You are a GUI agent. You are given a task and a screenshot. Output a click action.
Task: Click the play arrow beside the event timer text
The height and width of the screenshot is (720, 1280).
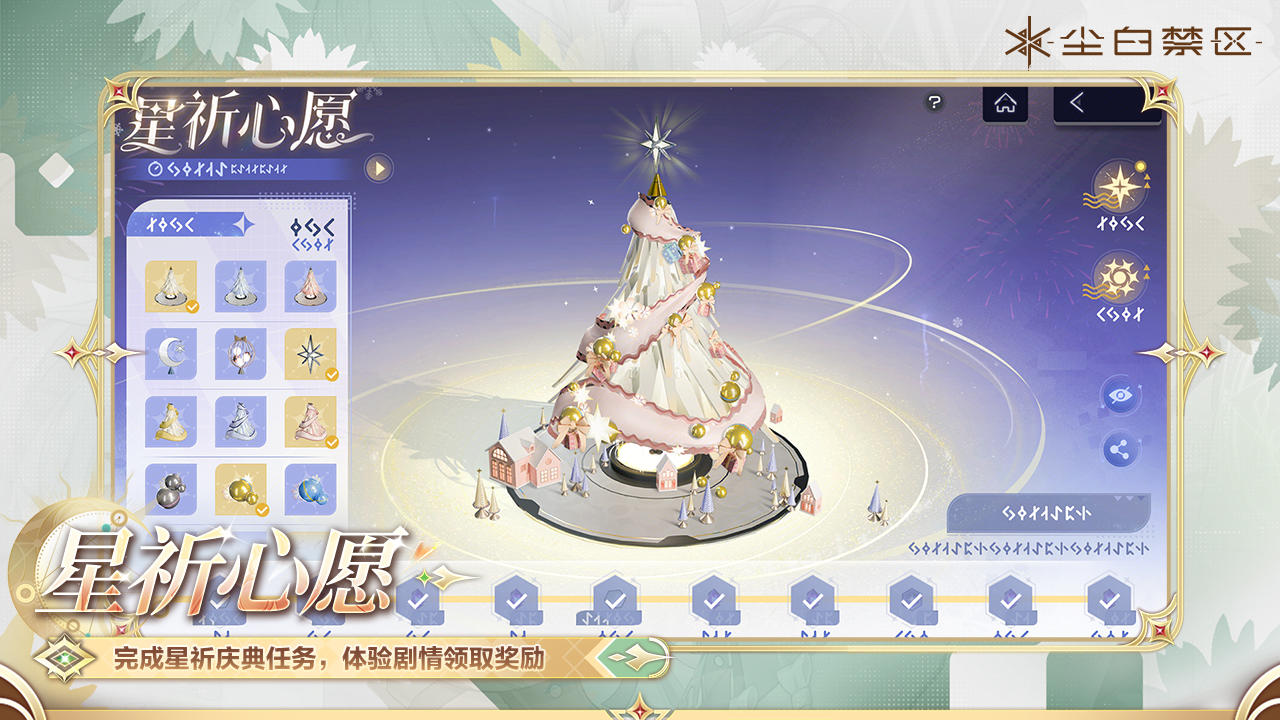coord(376,167)
